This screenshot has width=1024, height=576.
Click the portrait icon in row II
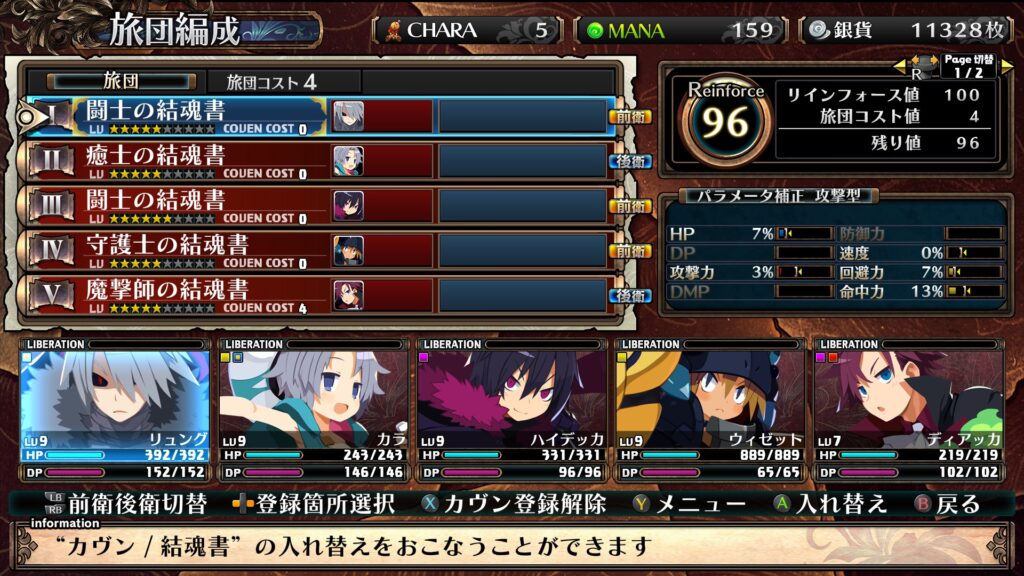[x=348, y=161]
